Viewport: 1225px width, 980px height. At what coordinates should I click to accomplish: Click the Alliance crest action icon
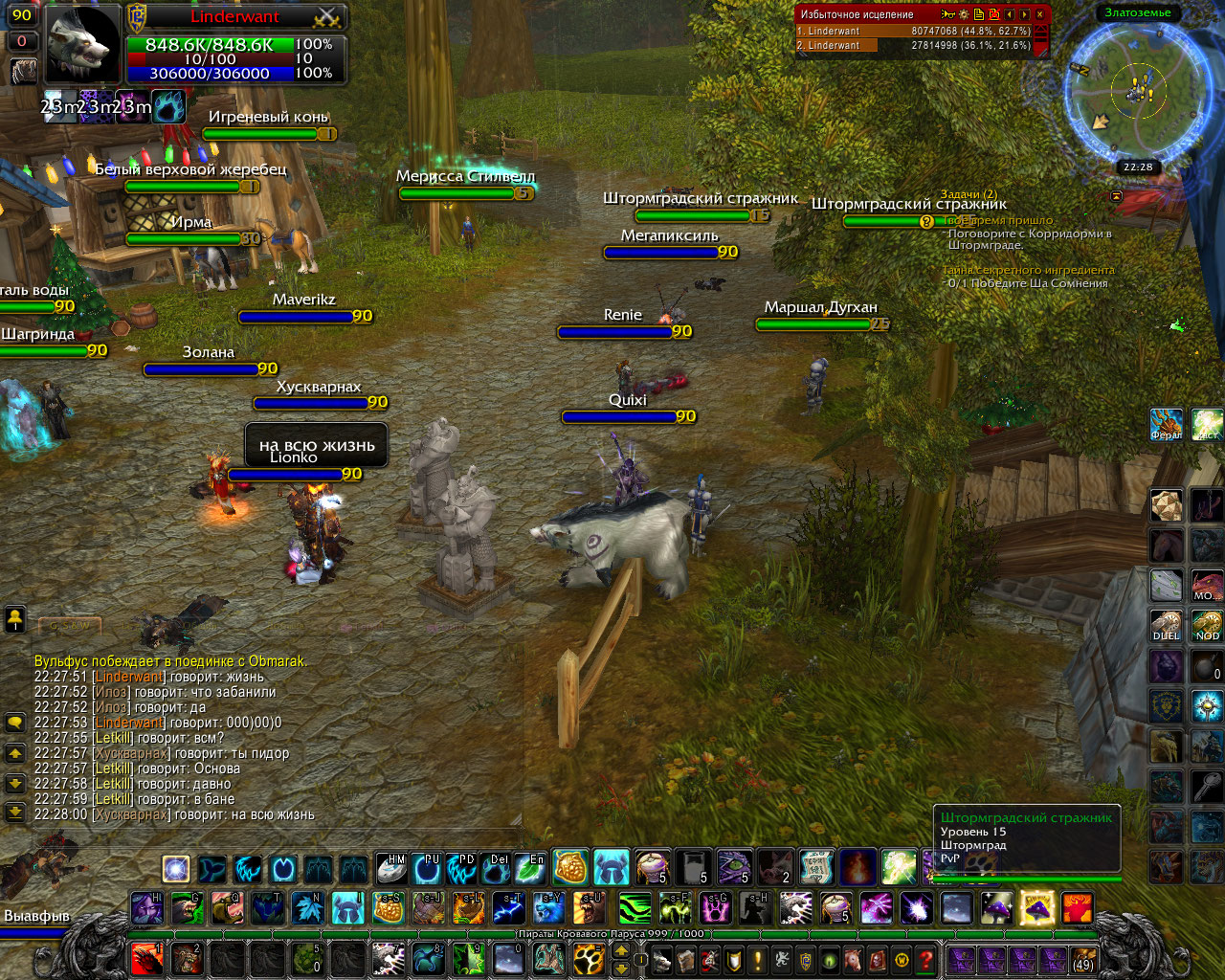point(1166,705)
